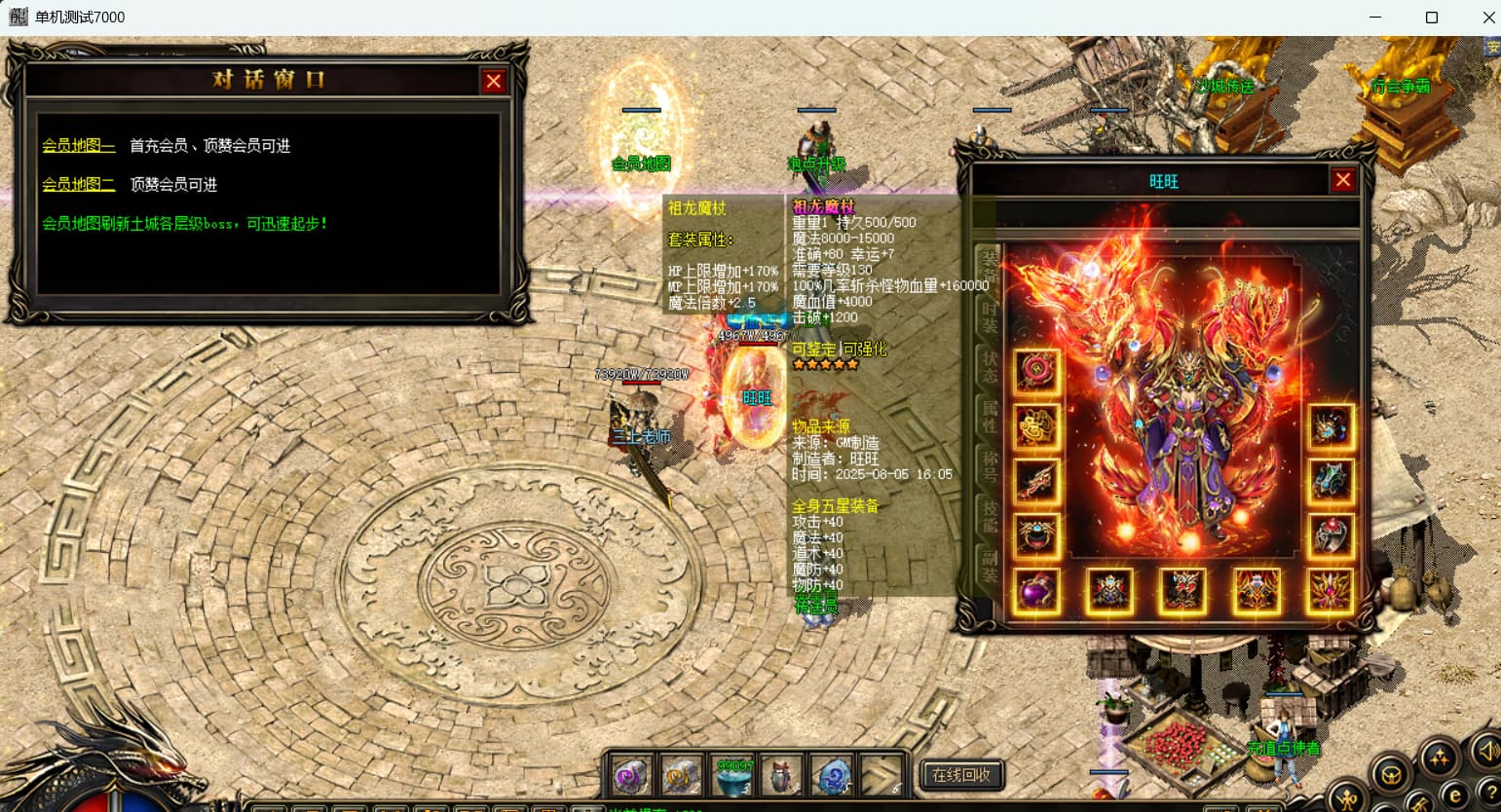Switch to the 技能 skills tab
Screen dimensions: 1501x812
tap(989, 516)
